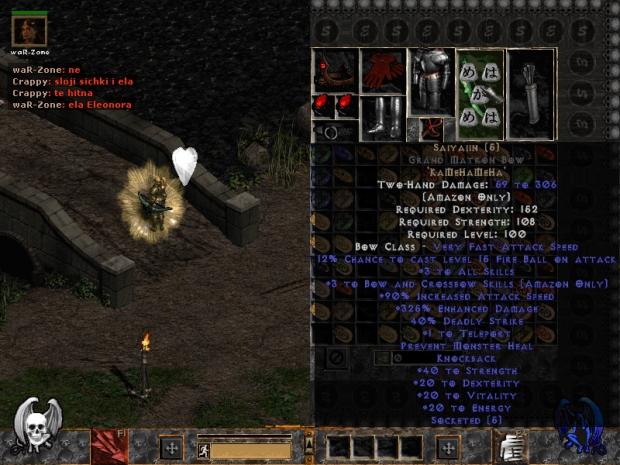Click the right cross-shaped panel button
The height and width of the screenshot is (465, 620).
pos(449,447)
